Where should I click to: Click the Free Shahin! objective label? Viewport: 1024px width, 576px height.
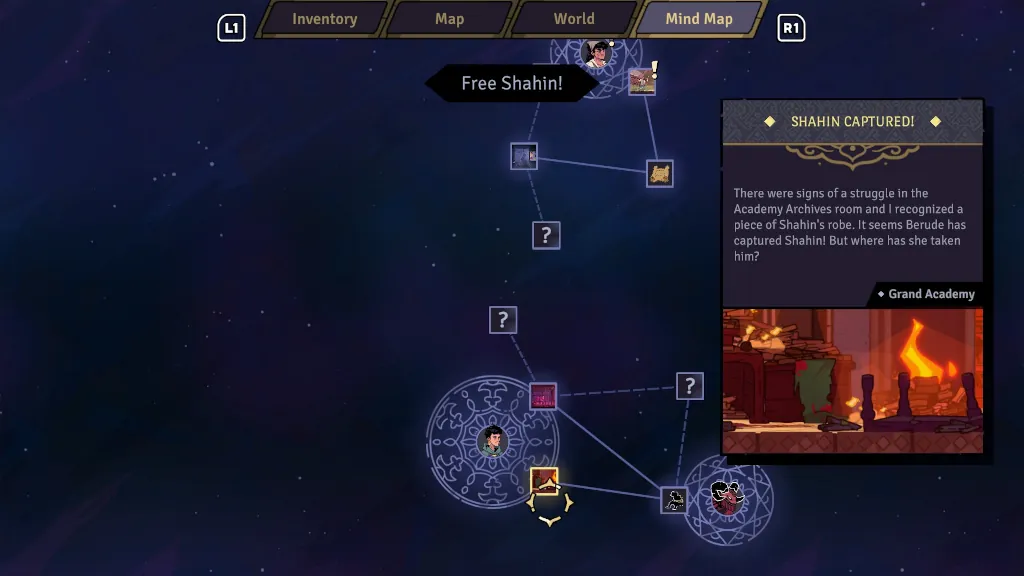tap(511, 83)
